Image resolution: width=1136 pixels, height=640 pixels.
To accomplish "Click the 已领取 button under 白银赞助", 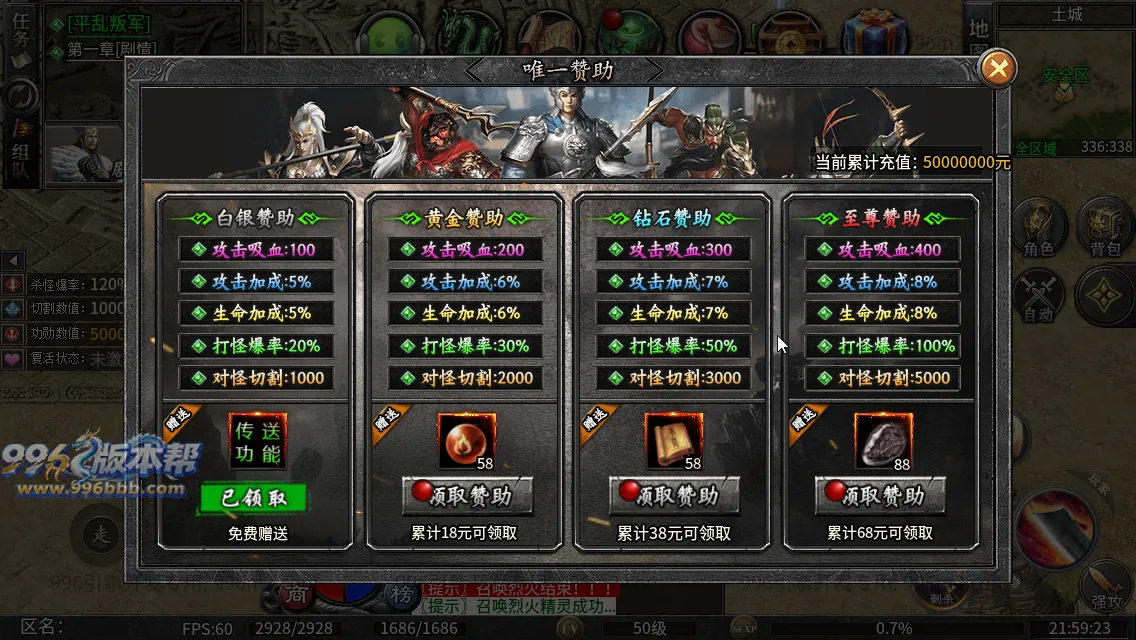I will click(x=252, y=498).
